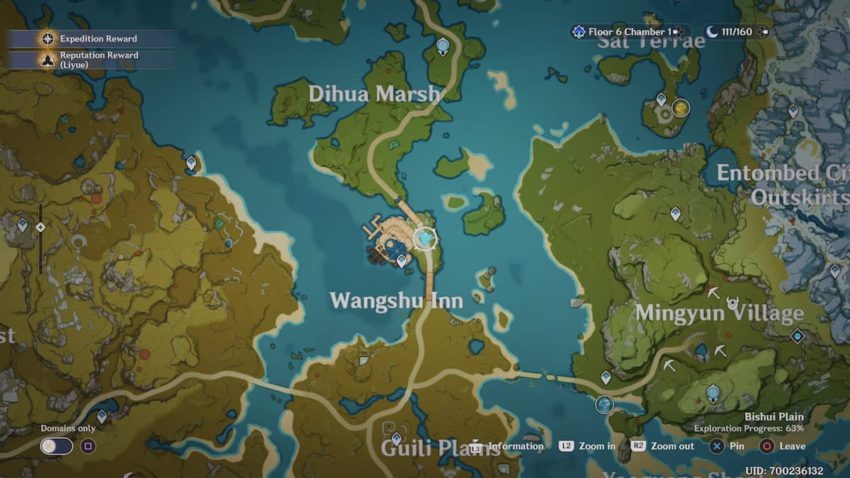Select the Entombed City Outskirts teleport waypoint
This screenshot has height=478, width=850.
coord(793,111)
